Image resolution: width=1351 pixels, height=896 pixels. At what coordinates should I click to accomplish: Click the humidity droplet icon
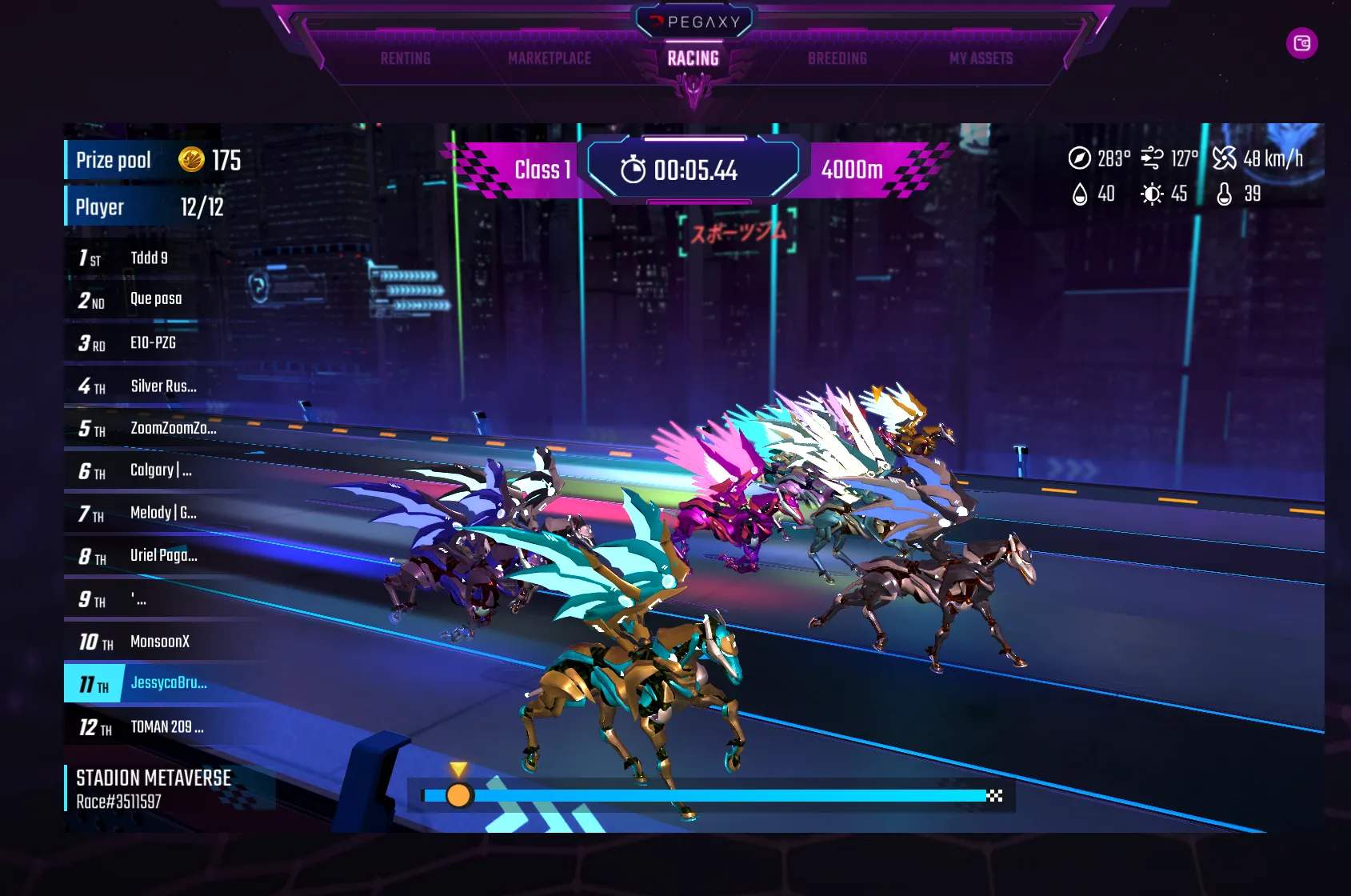click(1081, 194)
